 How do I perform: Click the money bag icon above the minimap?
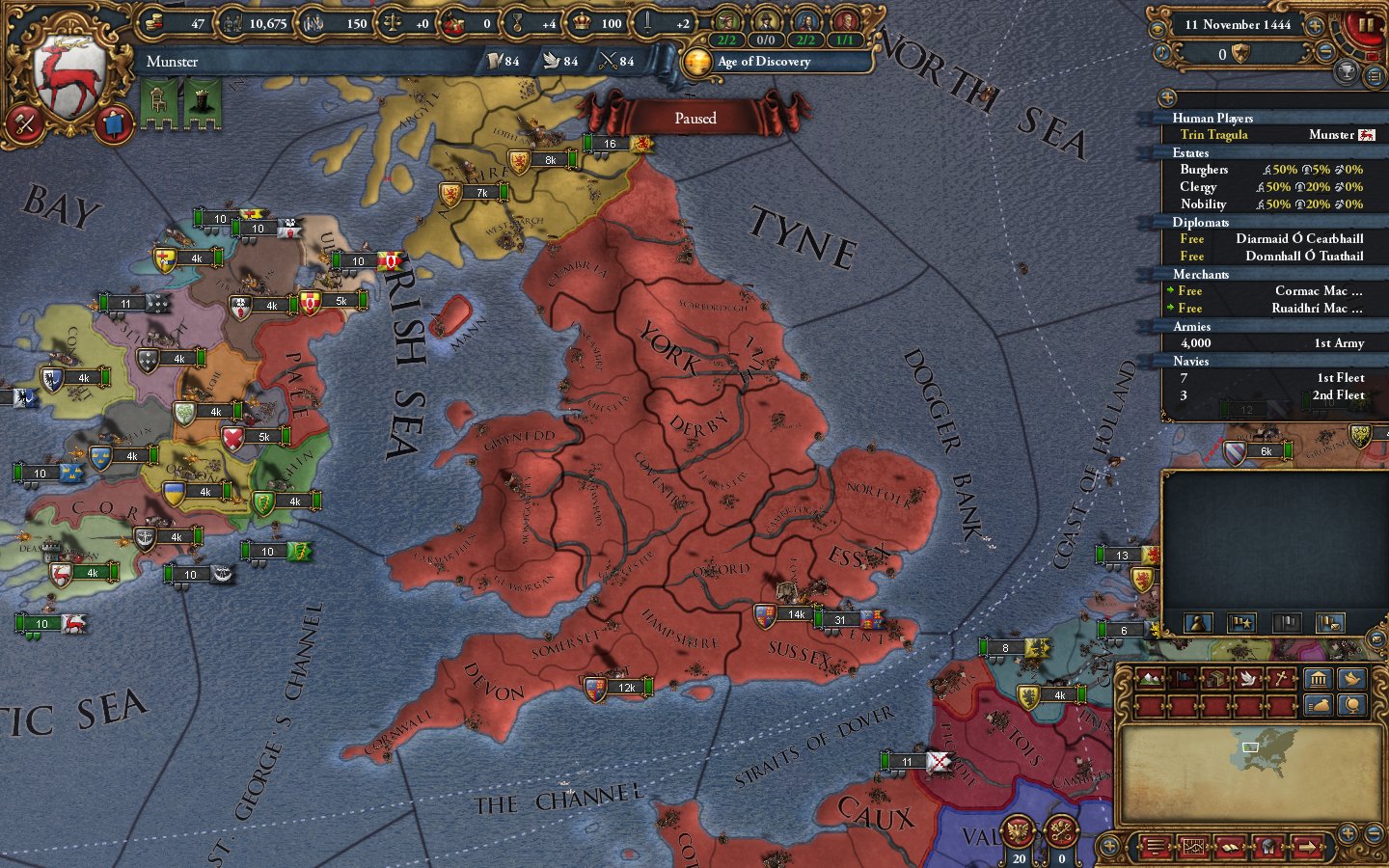[x=1319, y=706]
